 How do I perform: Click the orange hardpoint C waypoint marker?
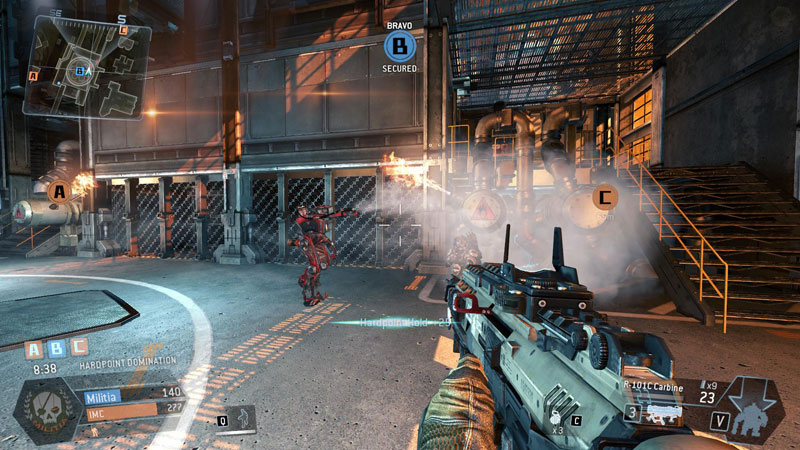coord(603,198)
